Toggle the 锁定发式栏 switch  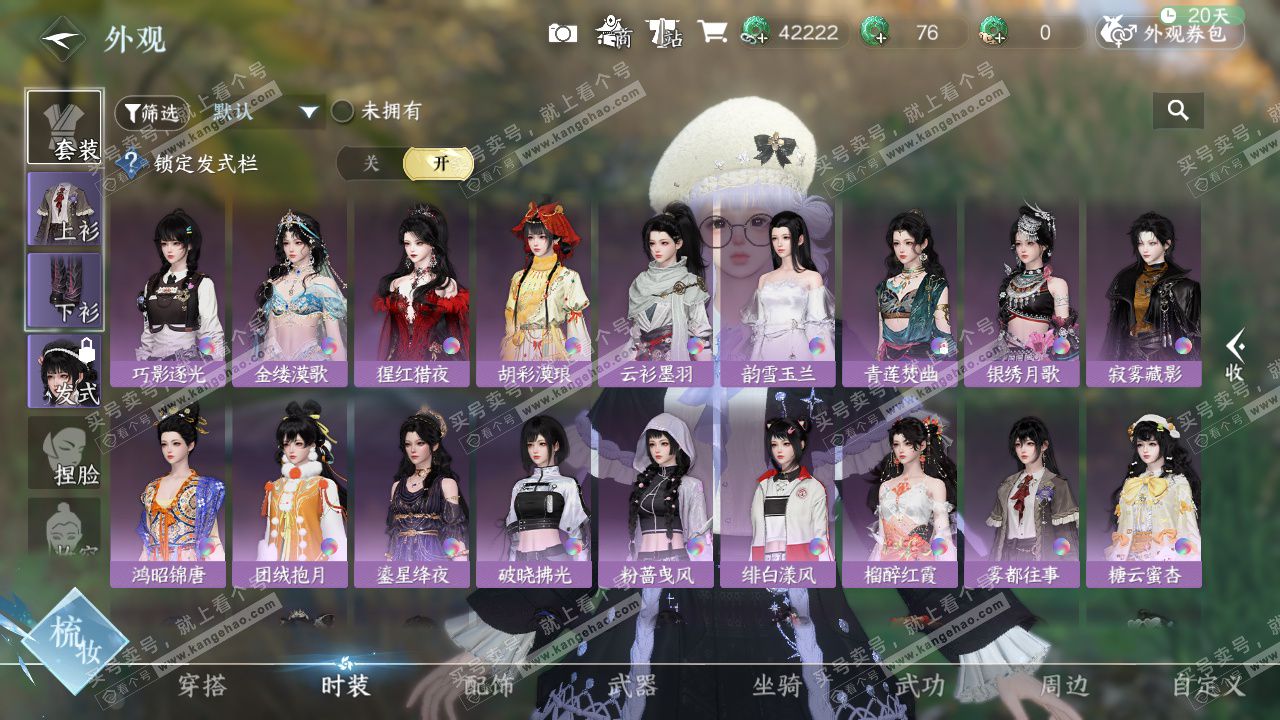(x=406, y=164)
